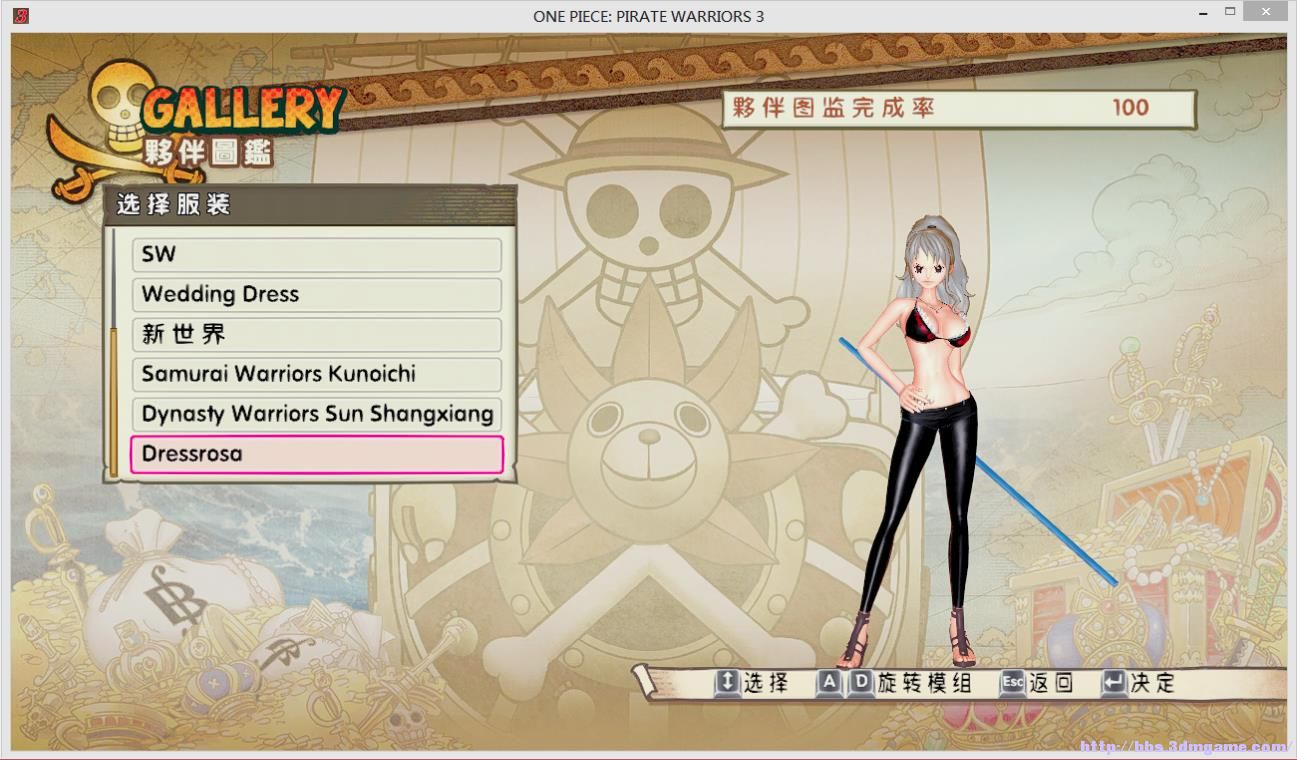Select the highlighted Dressrosa costume
Screen dimensions: 1297x760
pos(316,454)
